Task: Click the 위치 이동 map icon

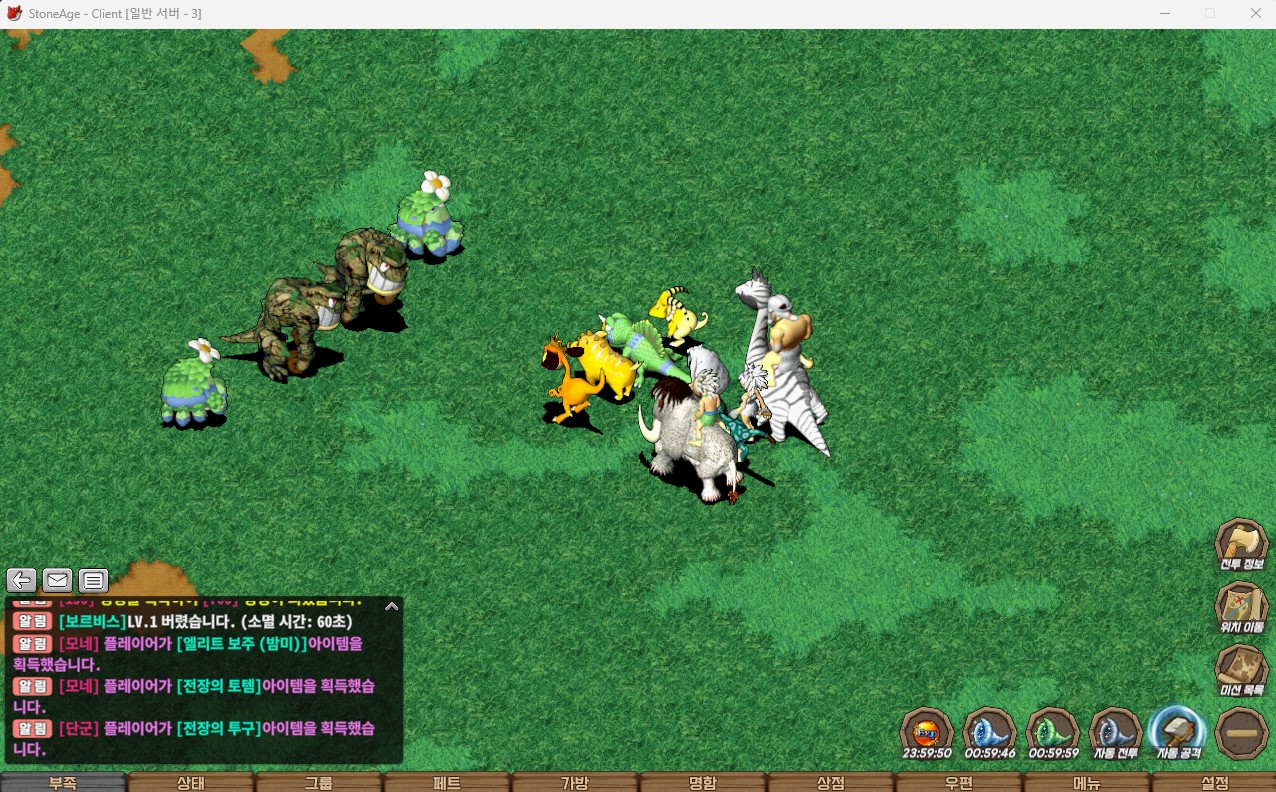Action: (x=1241, y=608)
